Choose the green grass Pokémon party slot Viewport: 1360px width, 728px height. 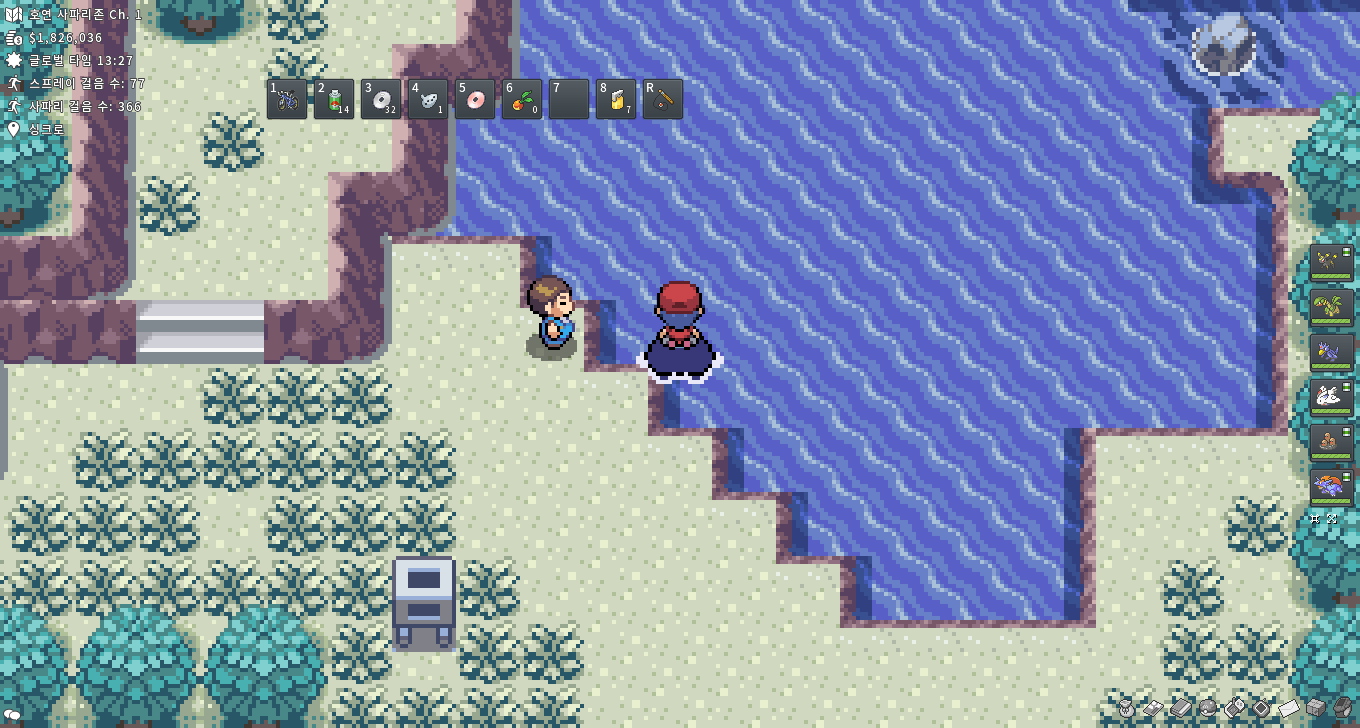(1331, 306)
